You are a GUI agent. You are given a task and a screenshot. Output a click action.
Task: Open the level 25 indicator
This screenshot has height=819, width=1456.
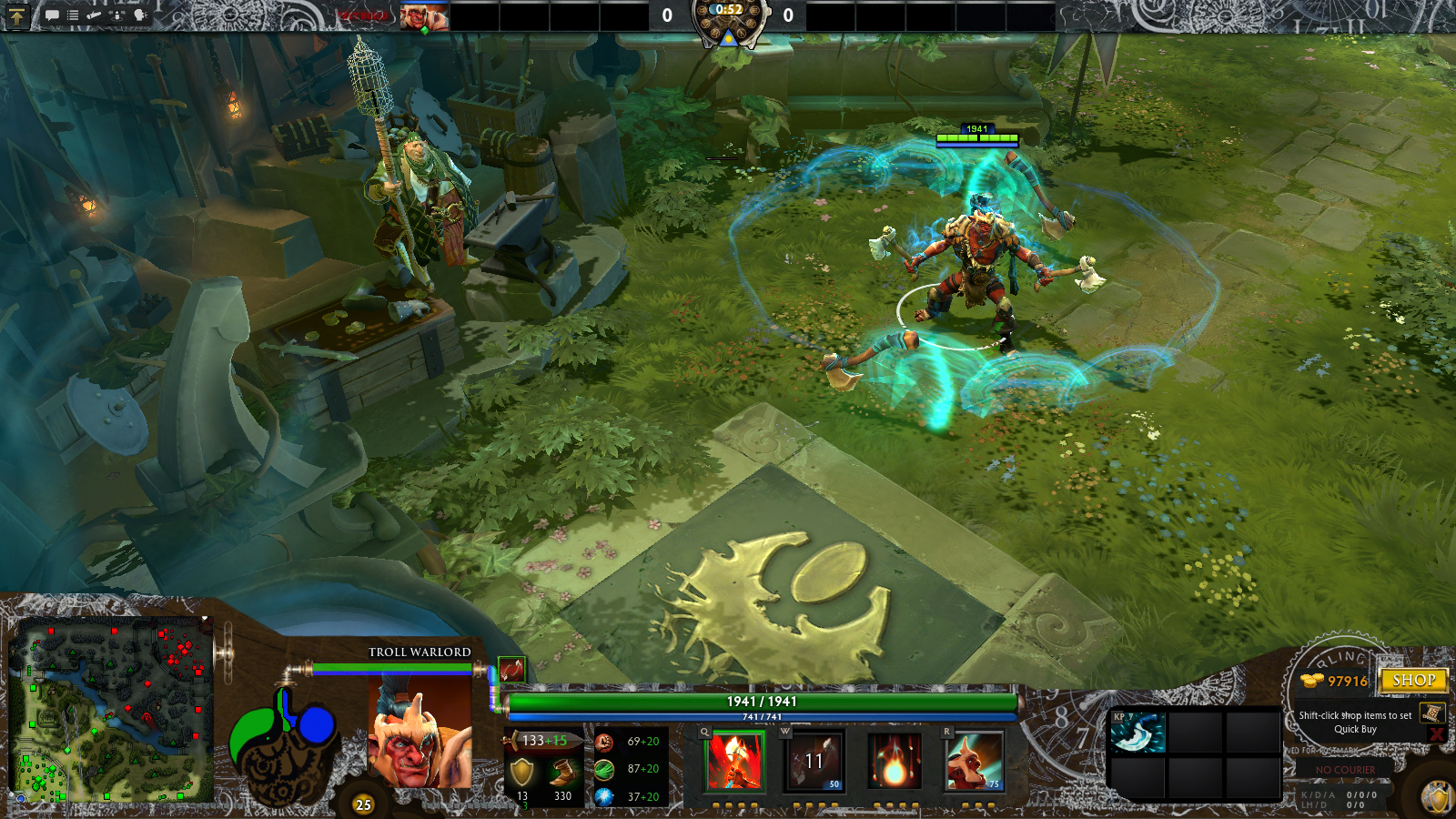tap(363, 804)
